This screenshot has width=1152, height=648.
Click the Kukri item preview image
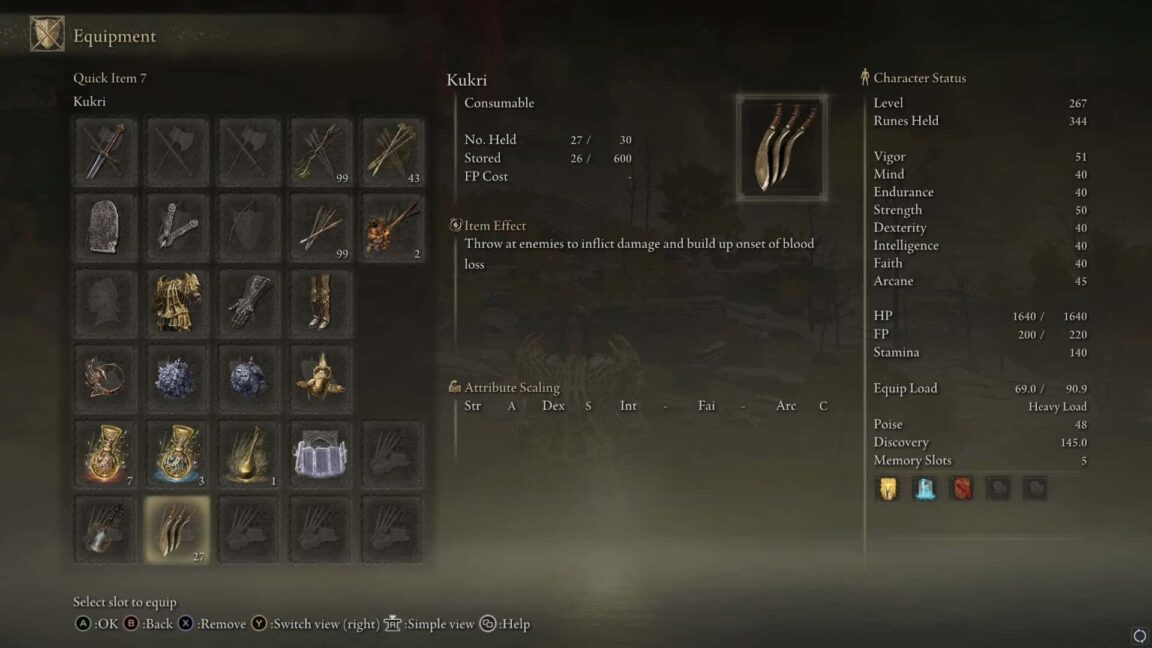tap(781, 147)
